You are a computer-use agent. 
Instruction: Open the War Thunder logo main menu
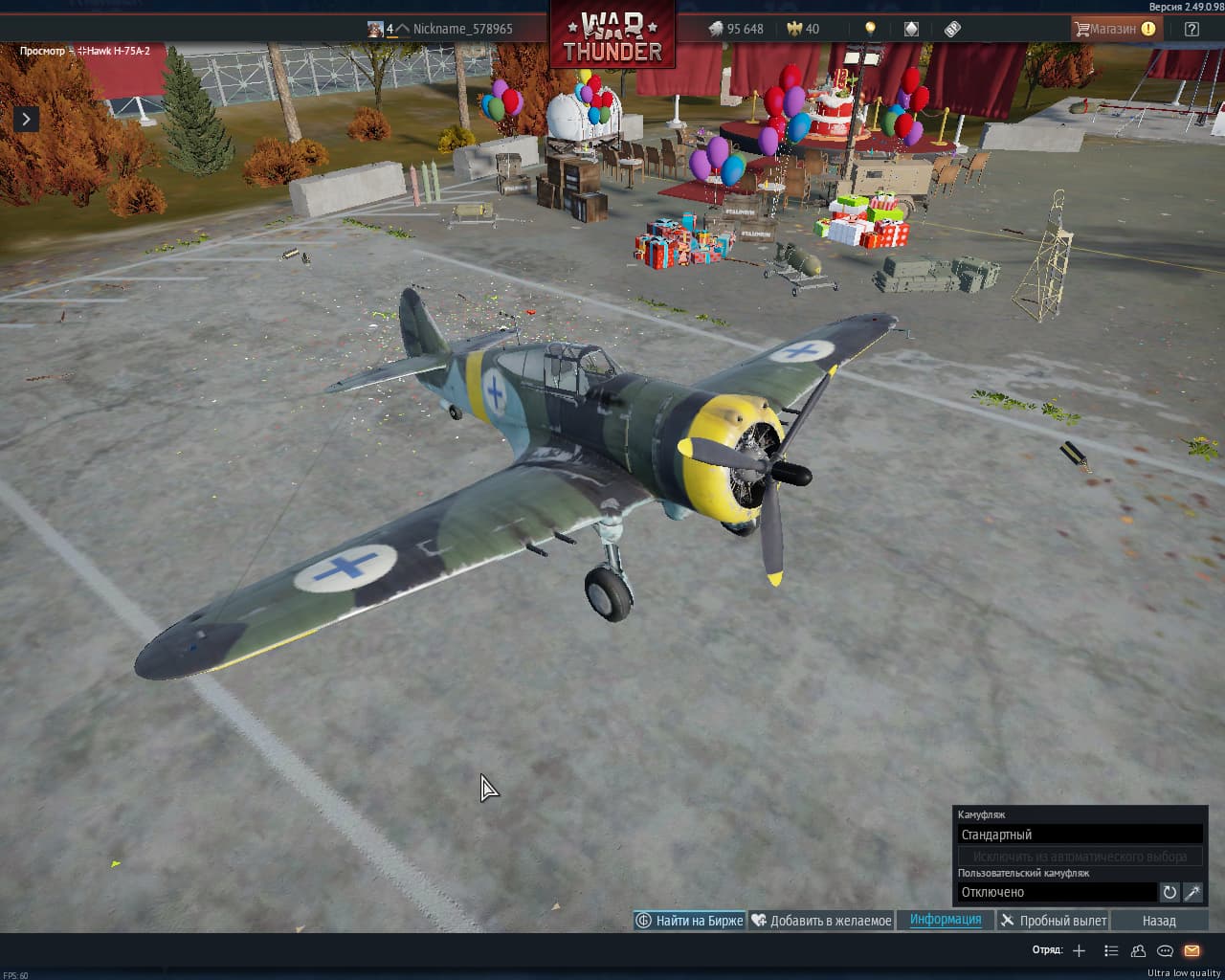click(x=612, y=36)
